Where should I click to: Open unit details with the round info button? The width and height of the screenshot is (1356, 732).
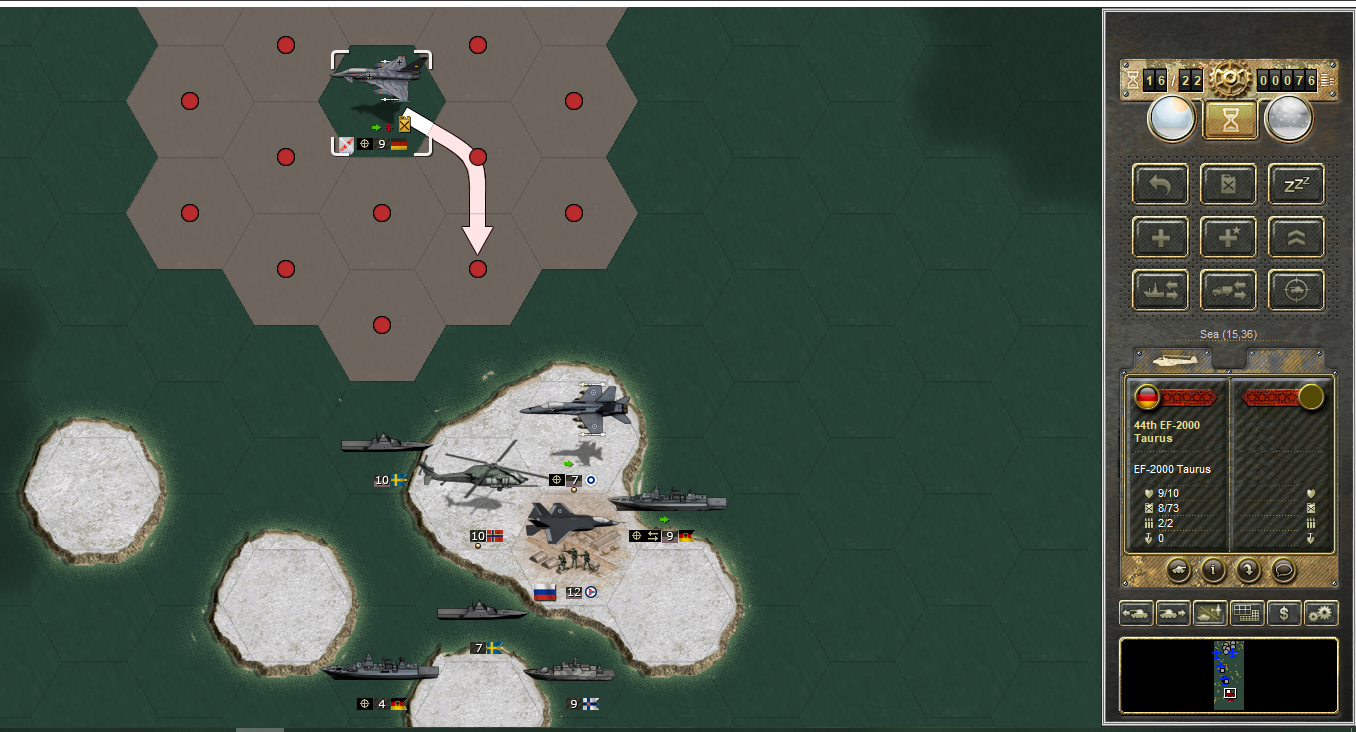pyautogui.click(x=1214, y=570)
